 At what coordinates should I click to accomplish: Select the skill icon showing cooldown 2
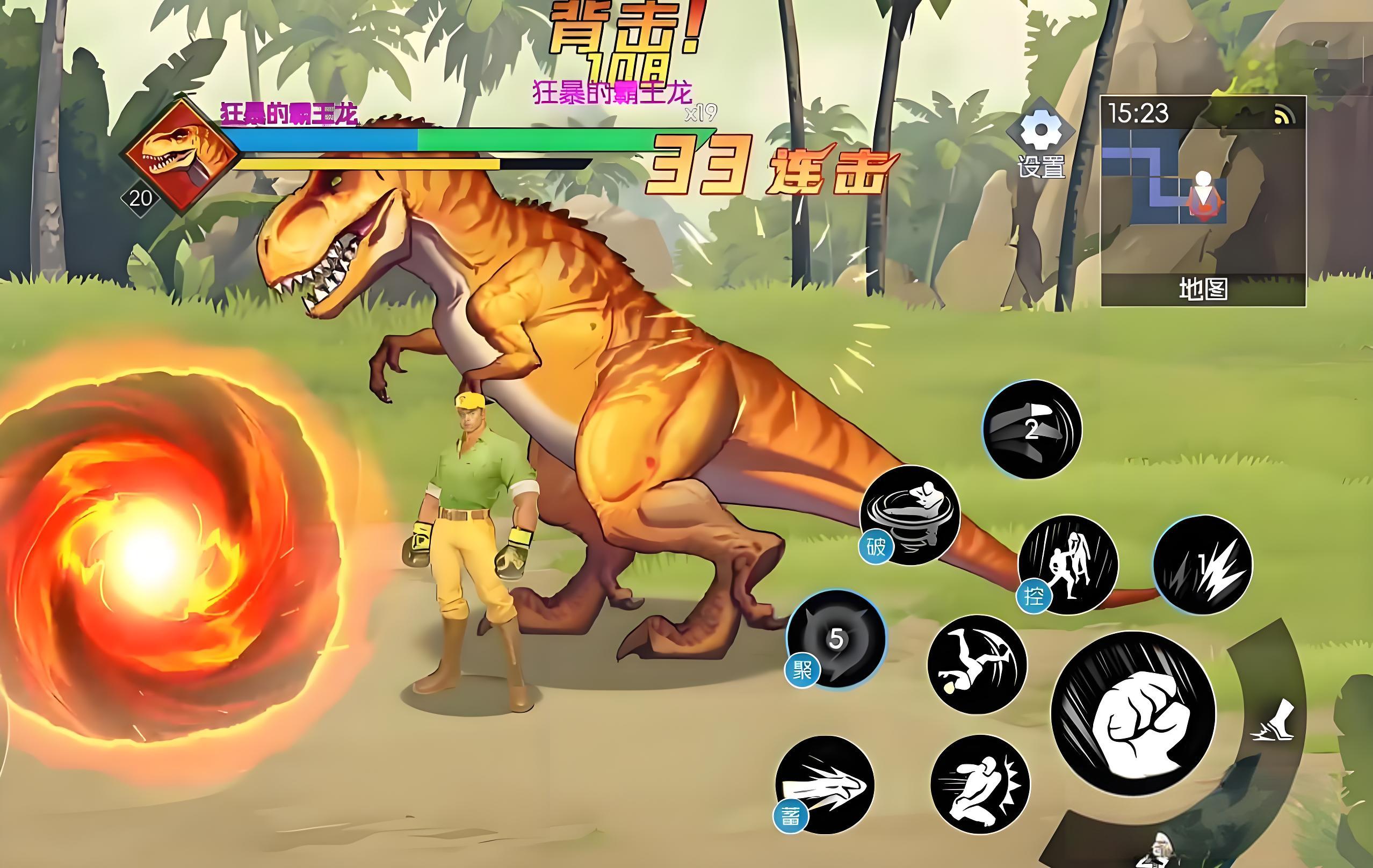1032,430
